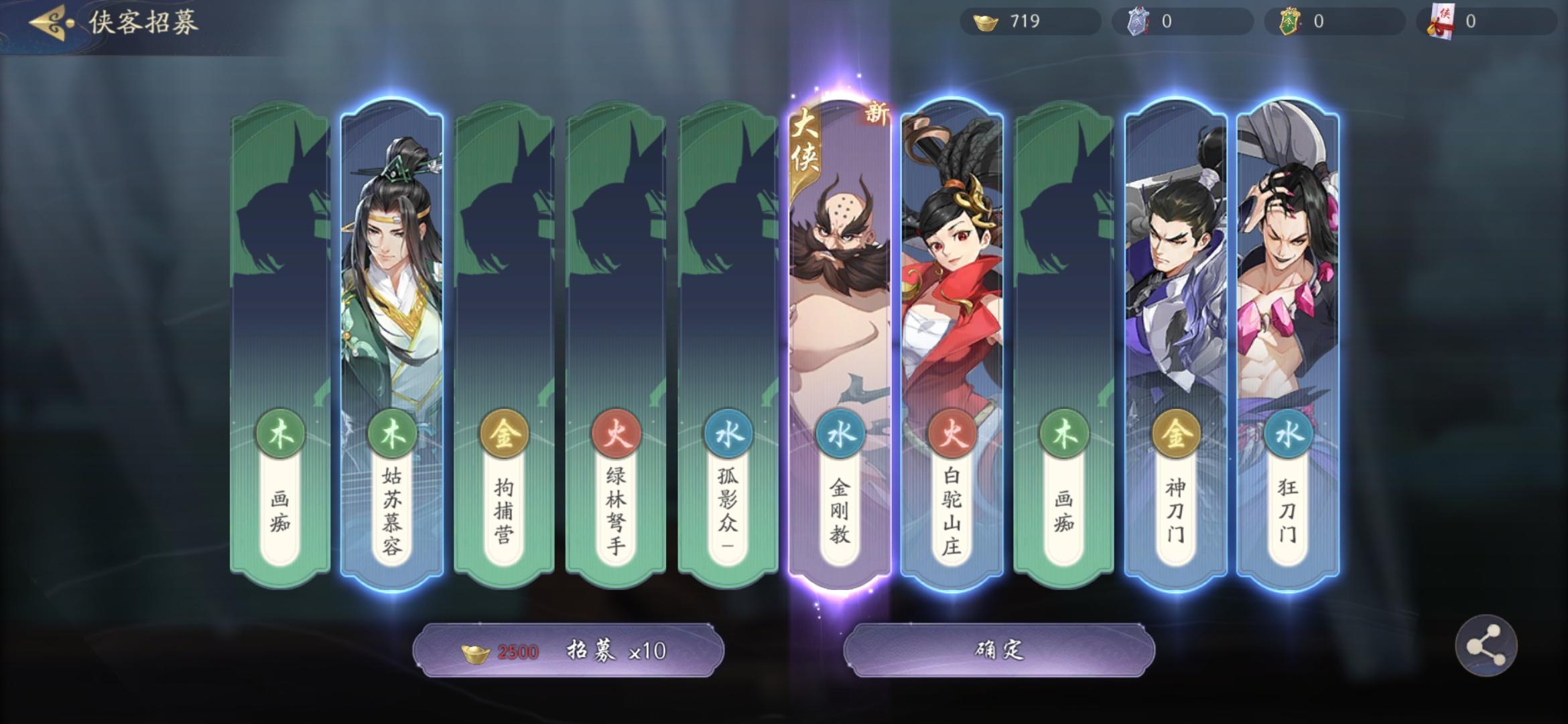Click the 白驼山庄 character portrait
The width and height of the screenshot is (1568, 724).
tap(950, 255)
